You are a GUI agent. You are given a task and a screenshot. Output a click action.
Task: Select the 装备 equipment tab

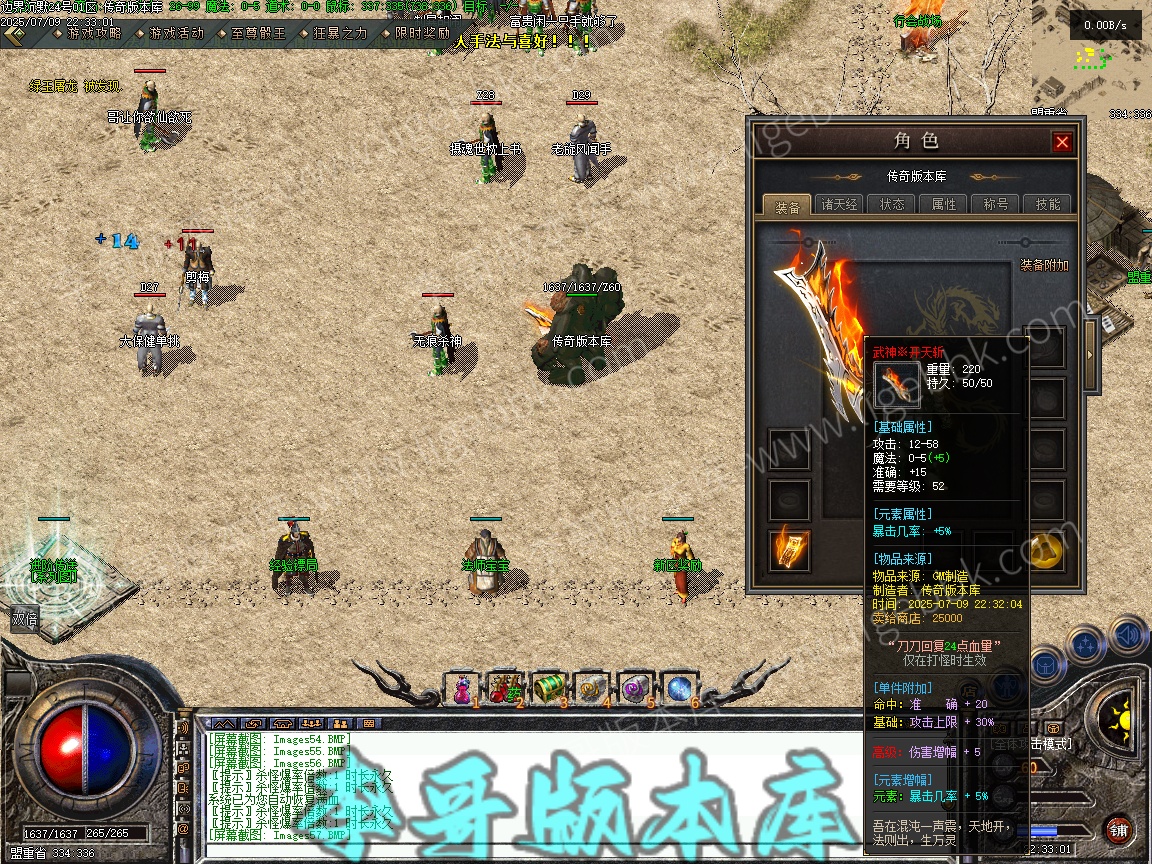788,206
